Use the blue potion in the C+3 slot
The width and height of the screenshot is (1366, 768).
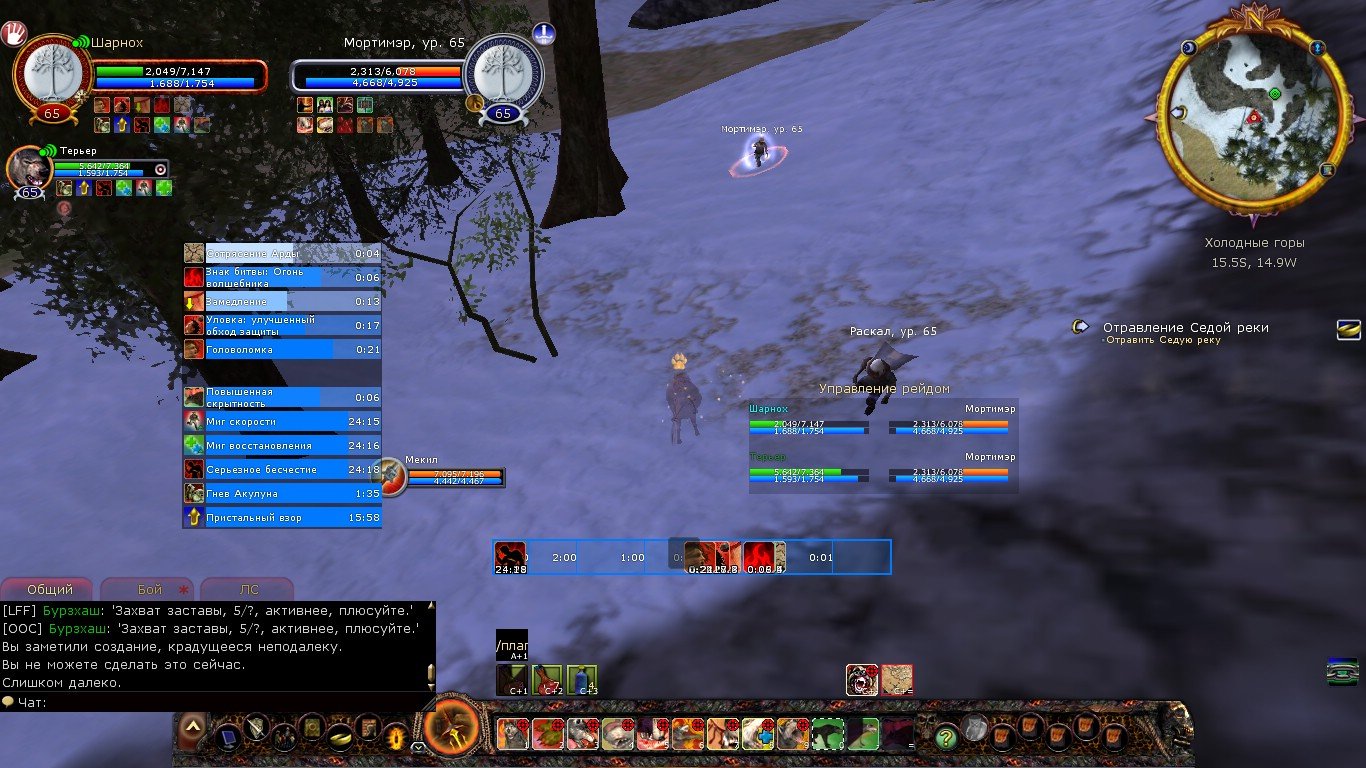(x=582, y=680)
